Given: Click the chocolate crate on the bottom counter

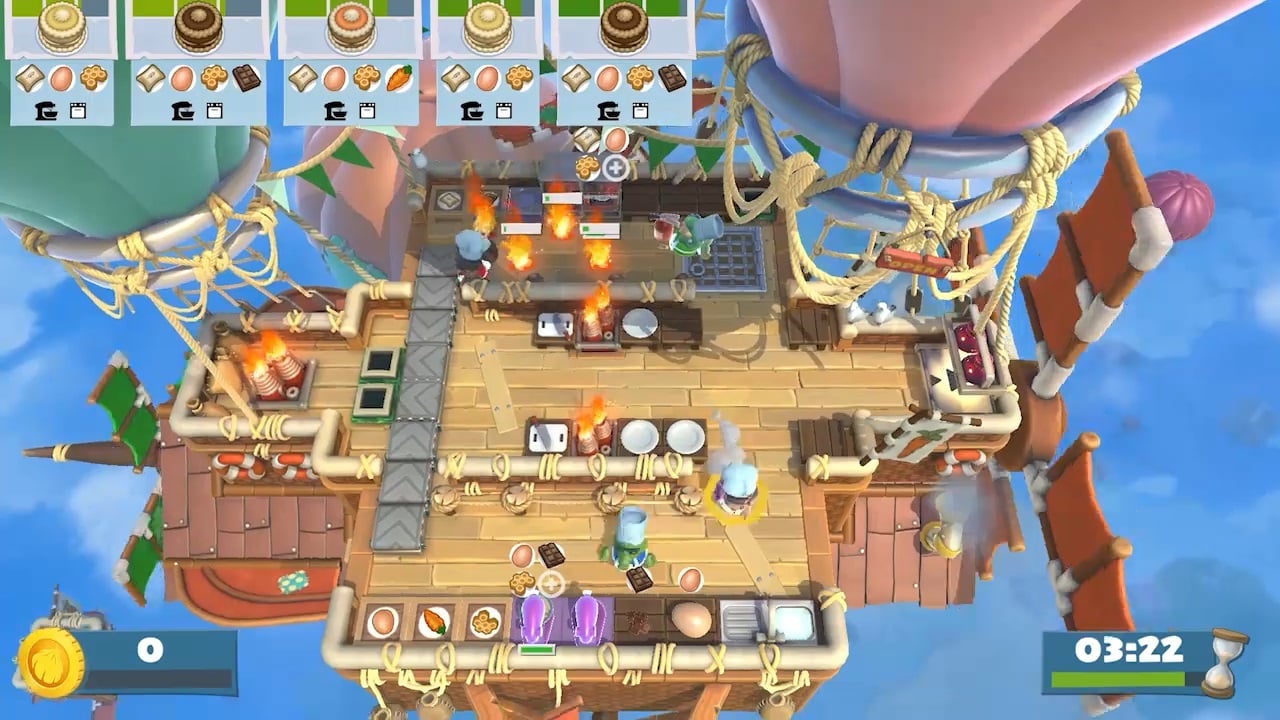Looking at the screenshot, I should [637, 620].
